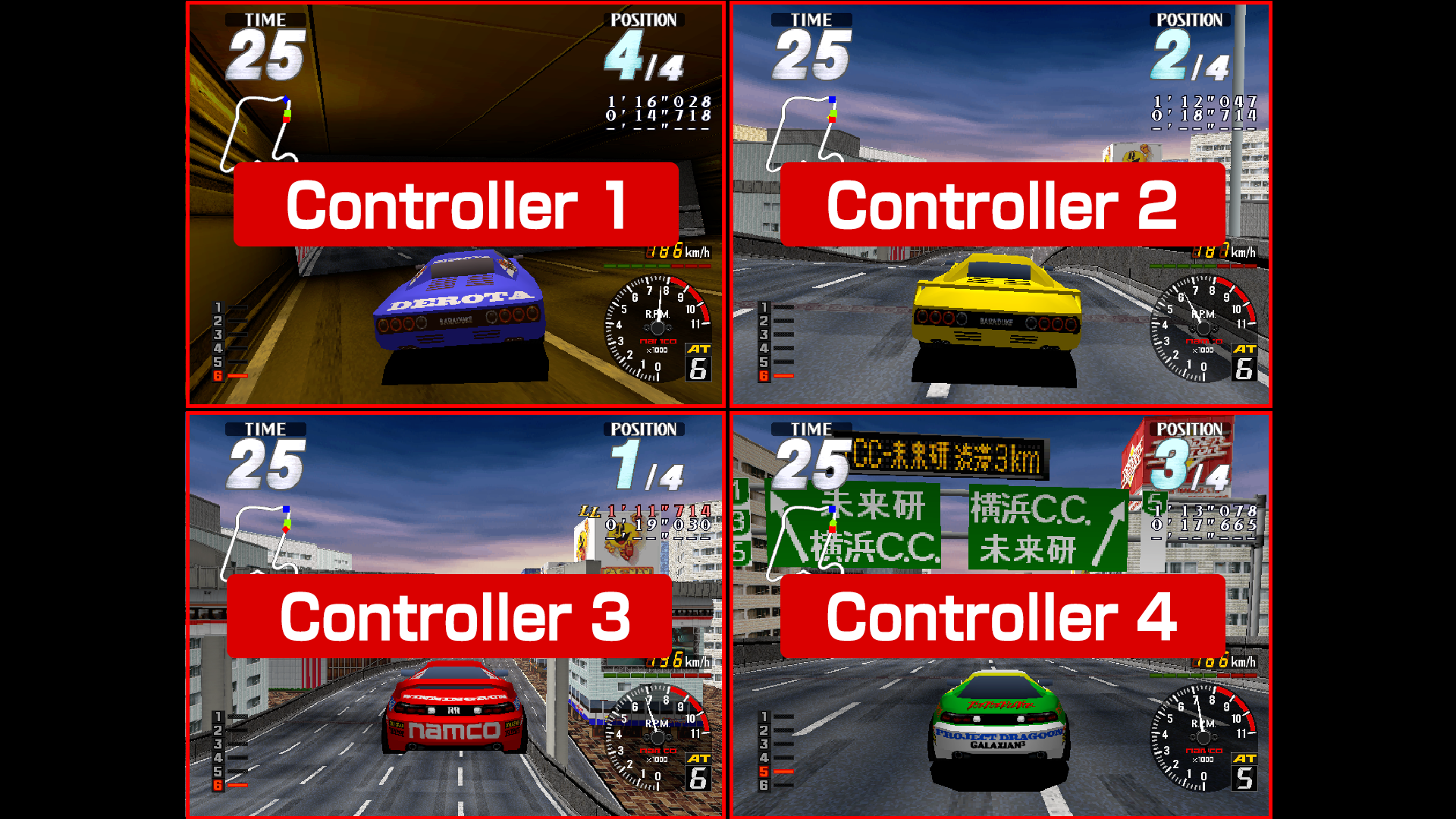
Task: Choose the Controller 2 banner
Action: pos(1002,205)
